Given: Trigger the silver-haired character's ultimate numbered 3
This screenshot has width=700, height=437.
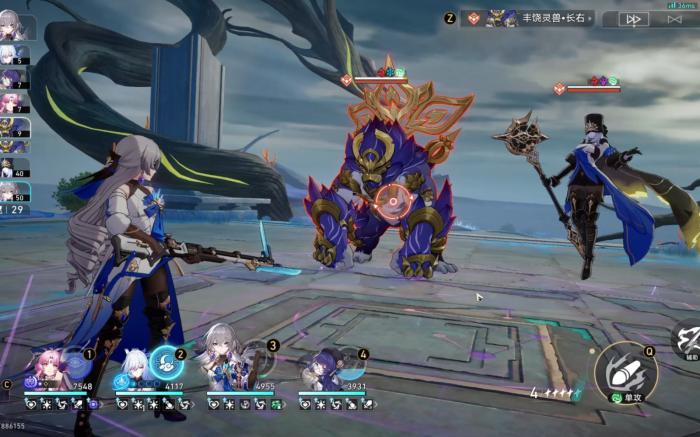Looking at the screenshot, I should (259, 361).
